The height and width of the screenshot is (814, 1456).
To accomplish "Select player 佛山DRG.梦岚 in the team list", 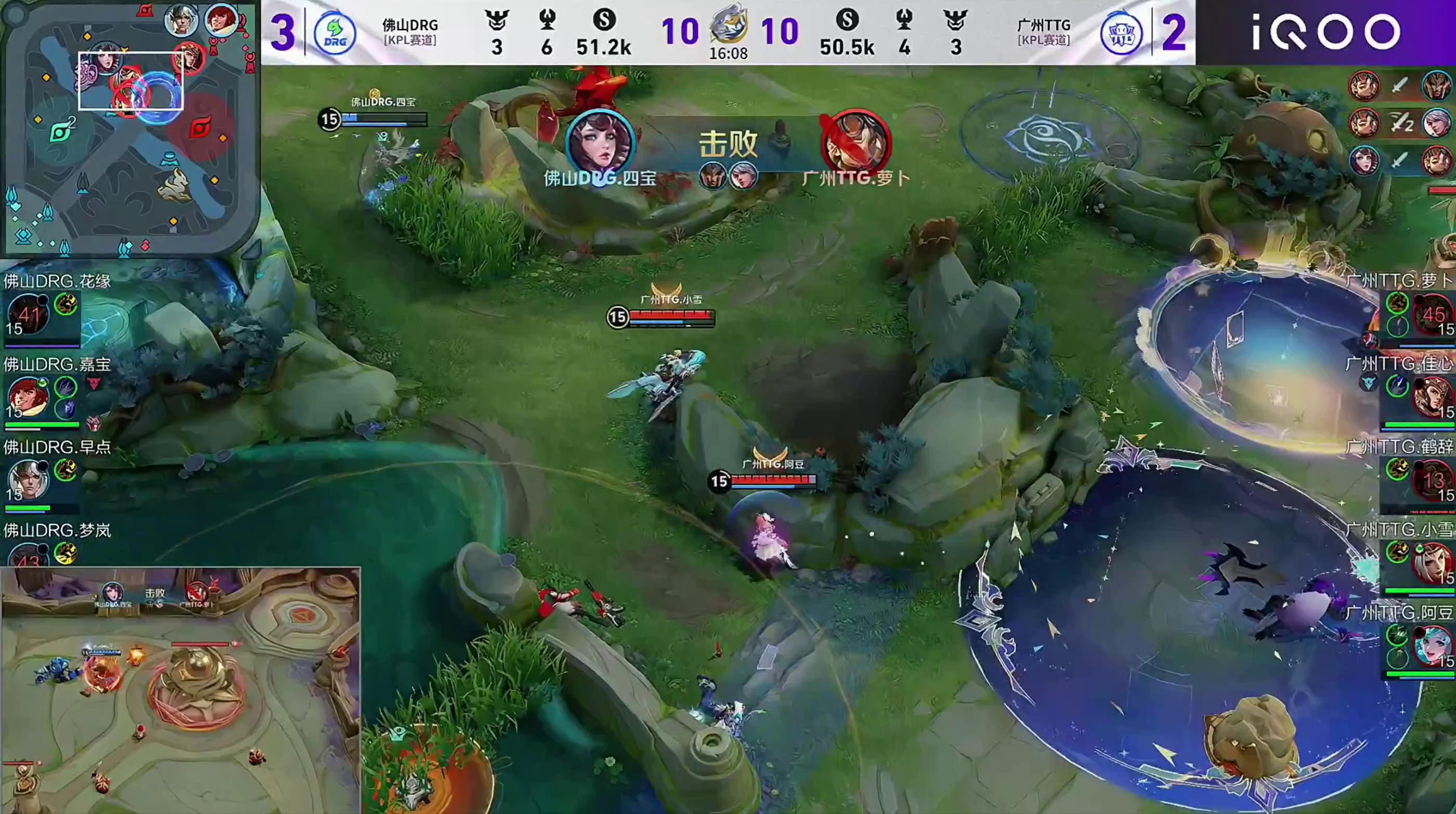I will coord(57,530).
